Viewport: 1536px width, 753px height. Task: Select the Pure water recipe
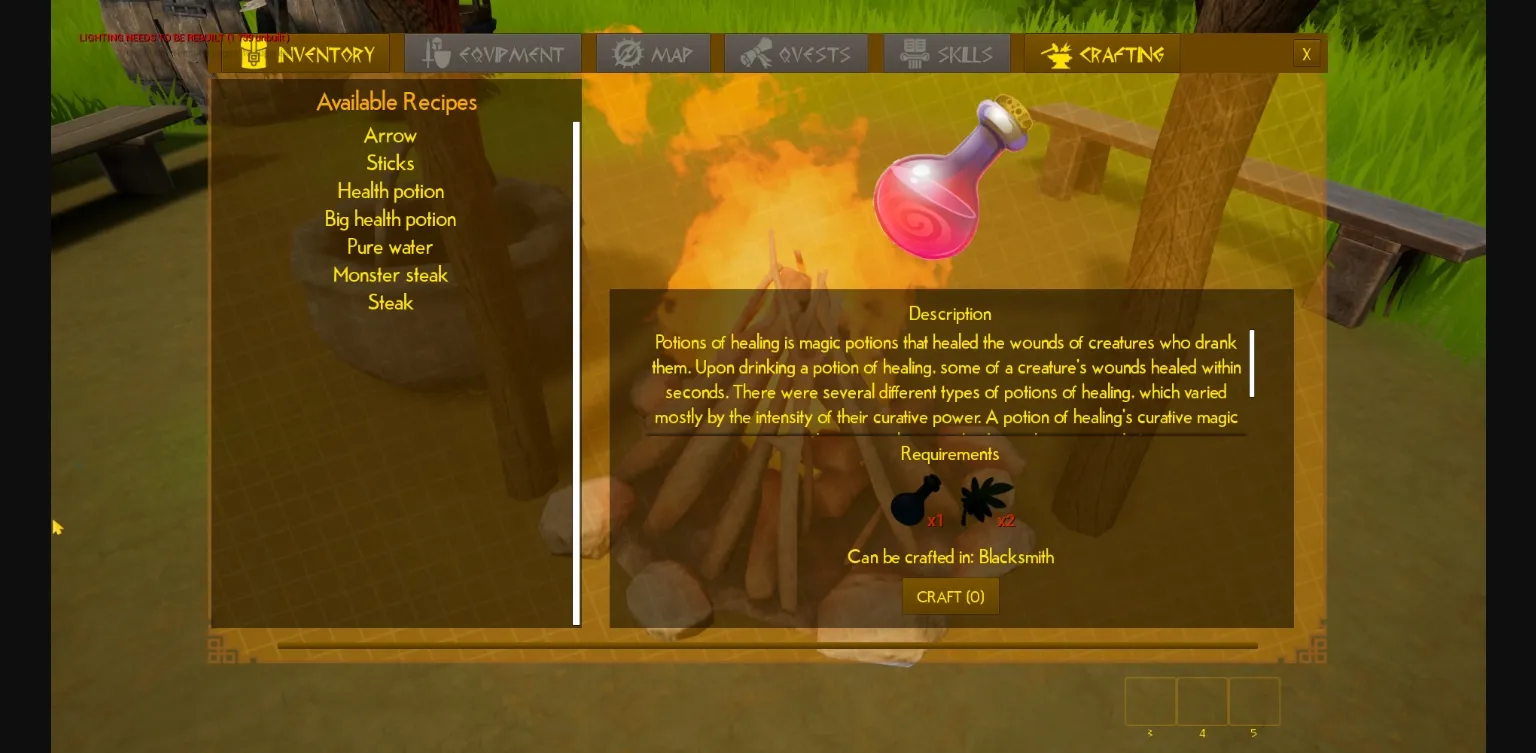point(390,247)
